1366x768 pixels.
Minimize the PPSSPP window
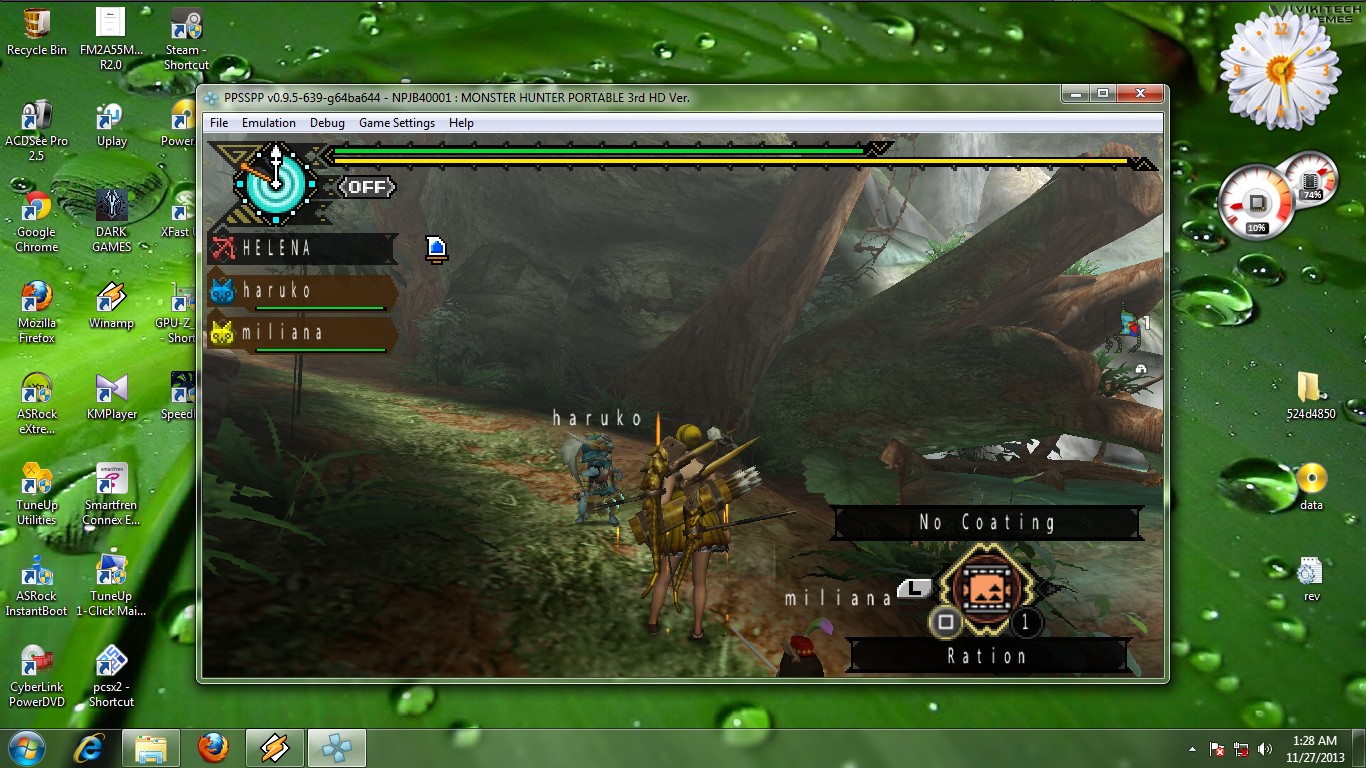[x=1076, y=94]
